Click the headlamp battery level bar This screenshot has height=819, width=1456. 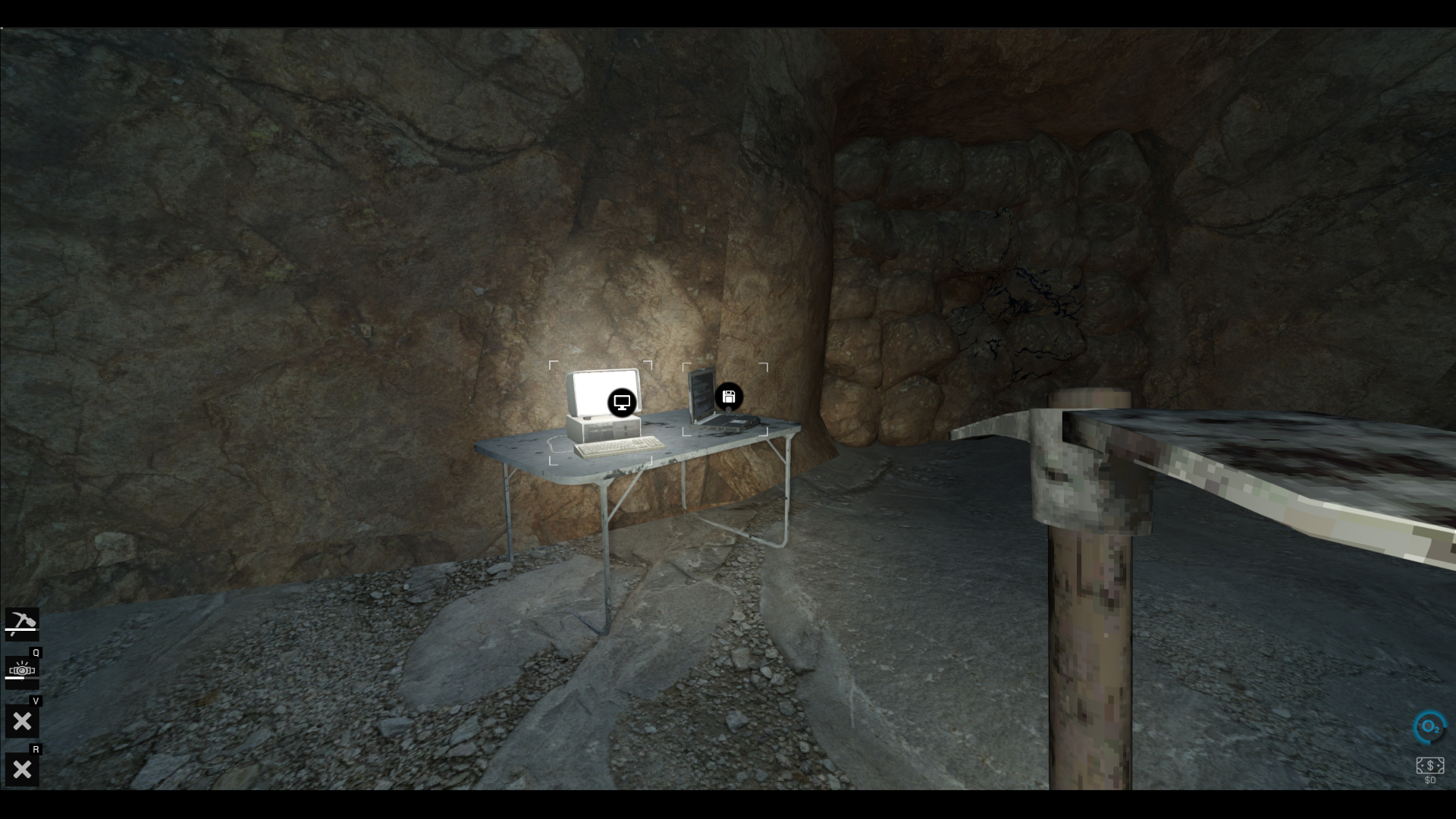tap(21, 677)
